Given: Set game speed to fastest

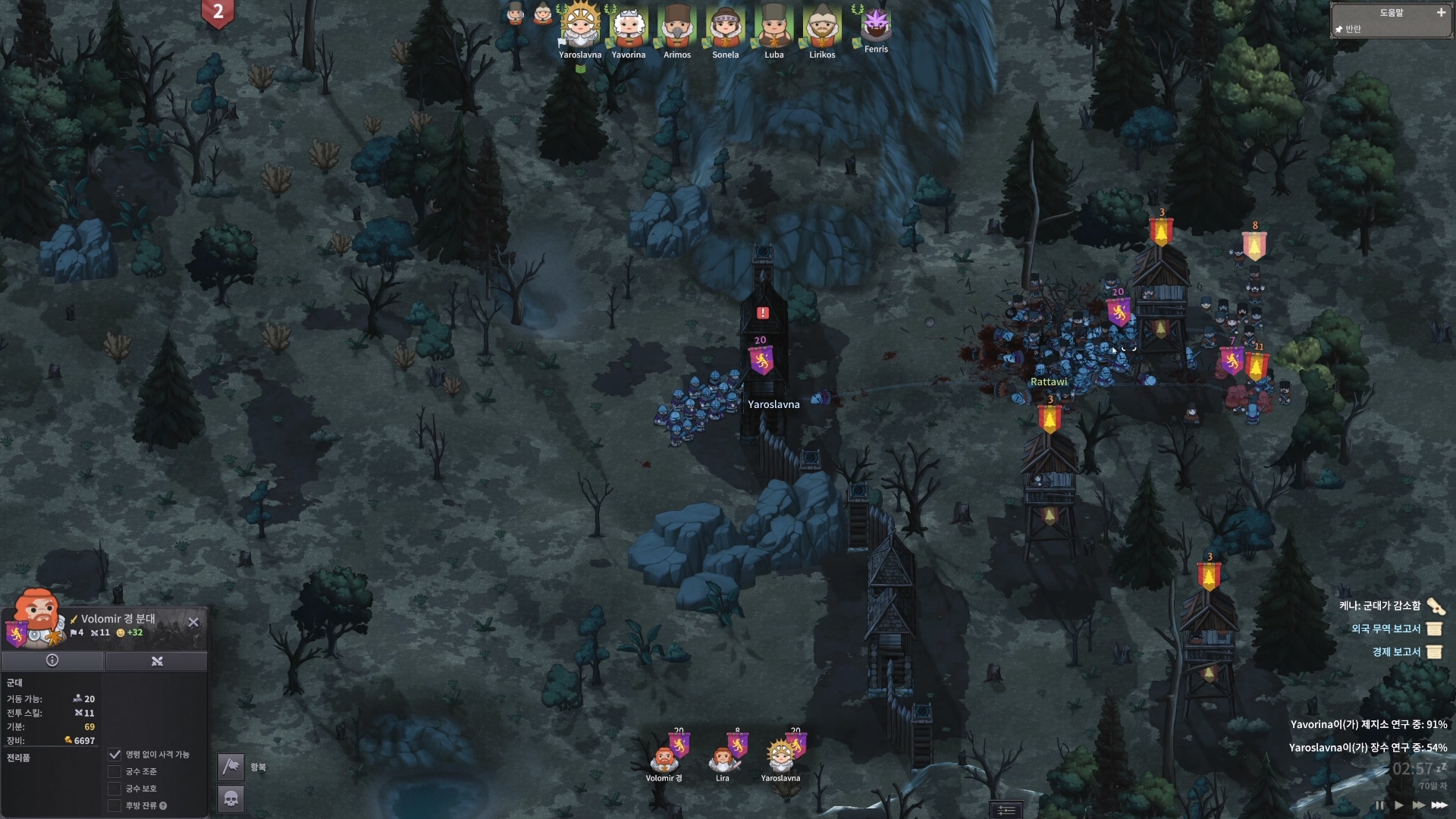Looking at the screenshot, I should coord(1439,805).
